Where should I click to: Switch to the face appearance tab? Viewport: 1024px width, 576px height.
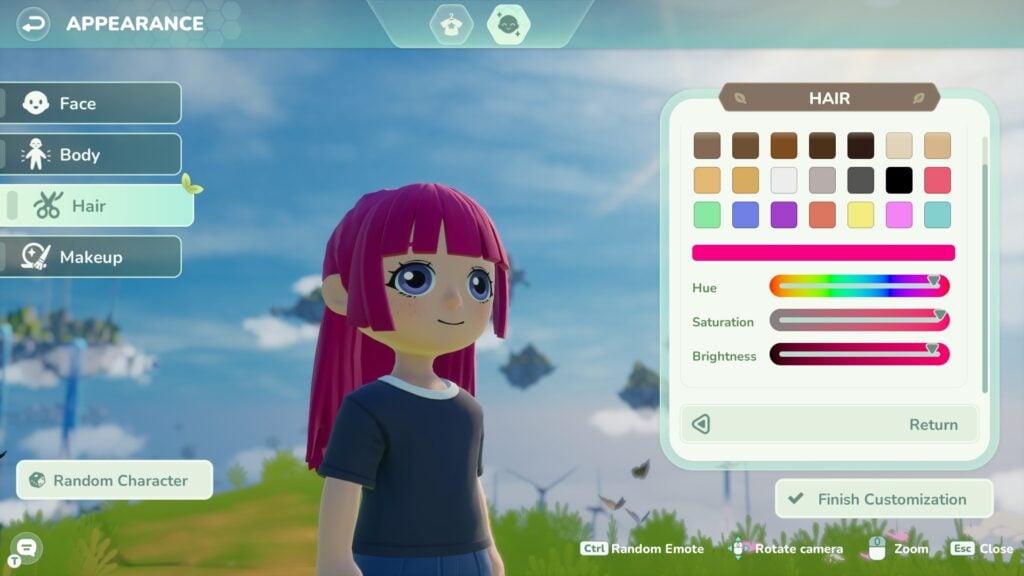508,24
